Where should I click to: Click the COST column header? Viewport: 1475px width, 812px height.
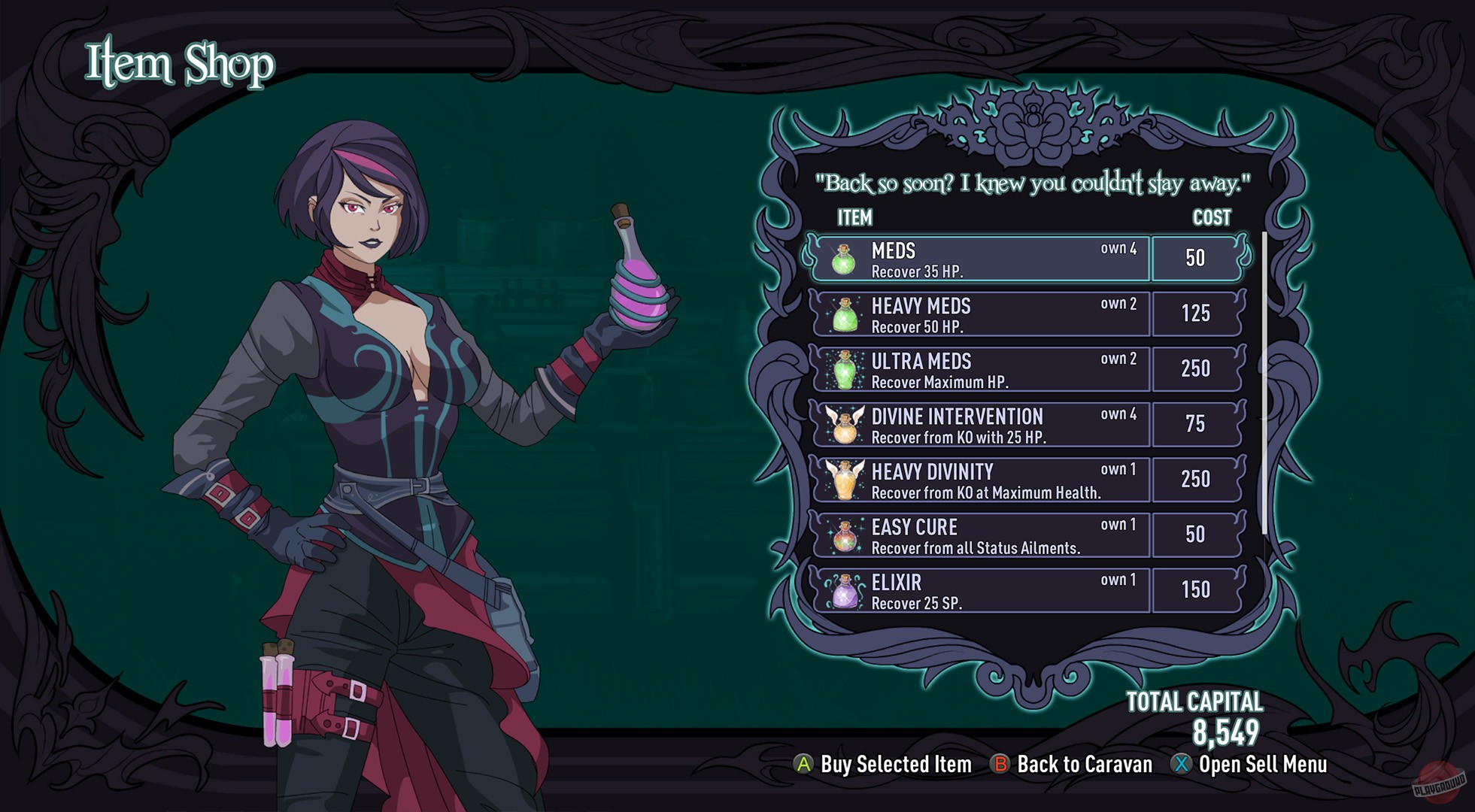1210,219
